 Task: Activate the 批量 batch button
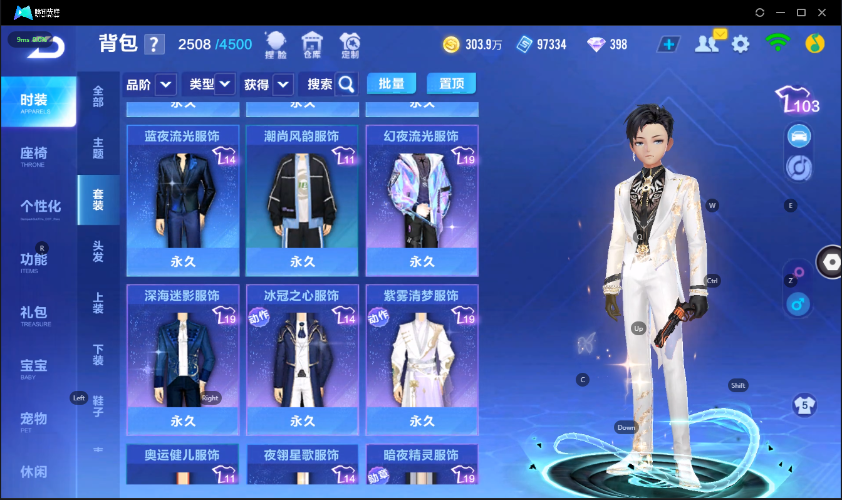pos(392,84)
